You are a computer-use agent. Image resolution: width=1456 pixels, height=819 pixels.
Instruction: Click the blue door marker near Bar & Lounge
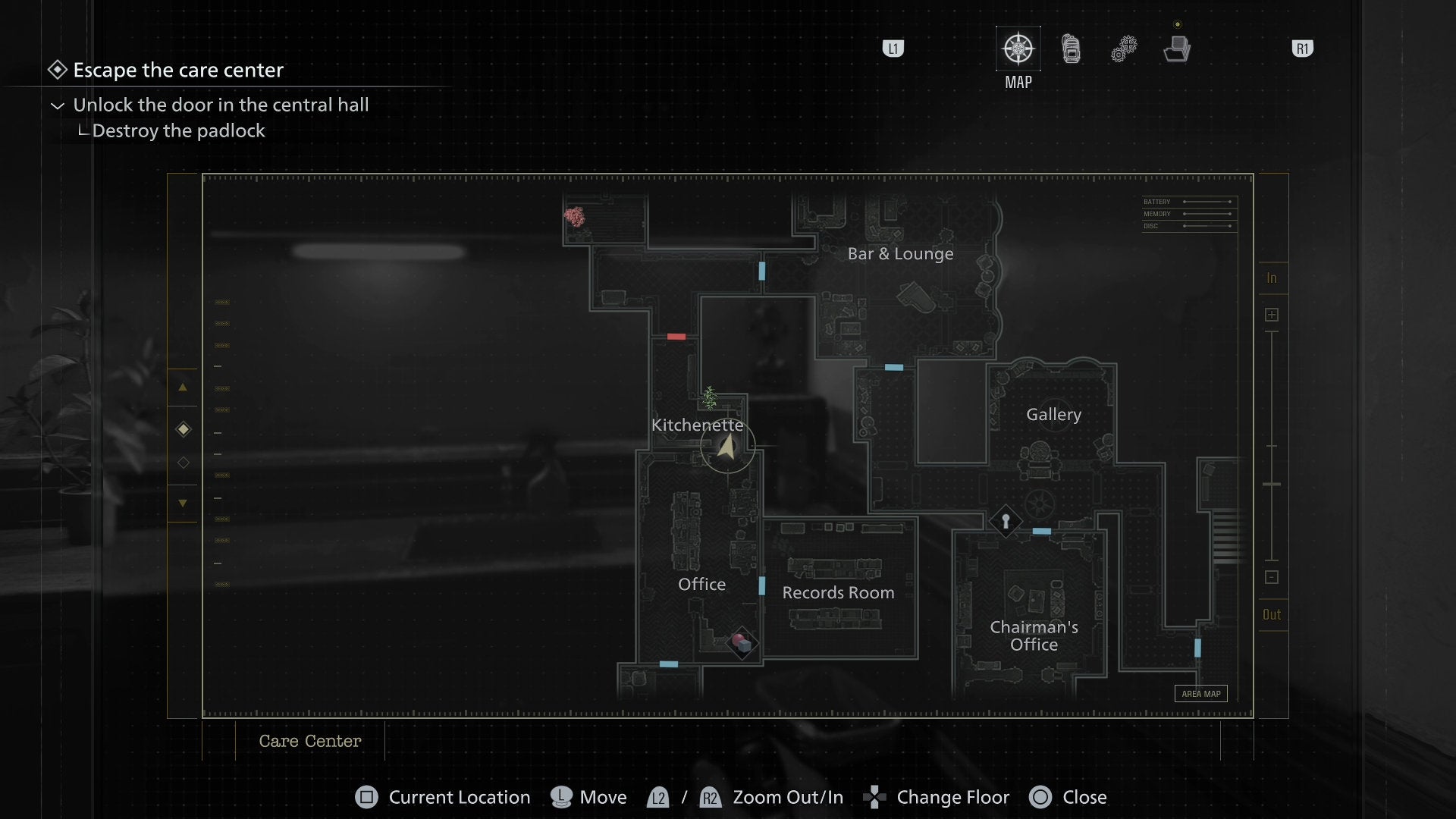pyautogui.click(x=761, y=271)
